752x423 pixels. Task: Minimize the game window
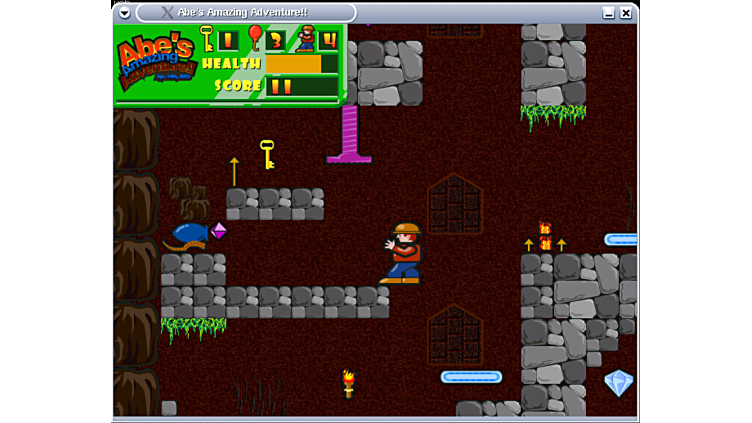point(608,13)
